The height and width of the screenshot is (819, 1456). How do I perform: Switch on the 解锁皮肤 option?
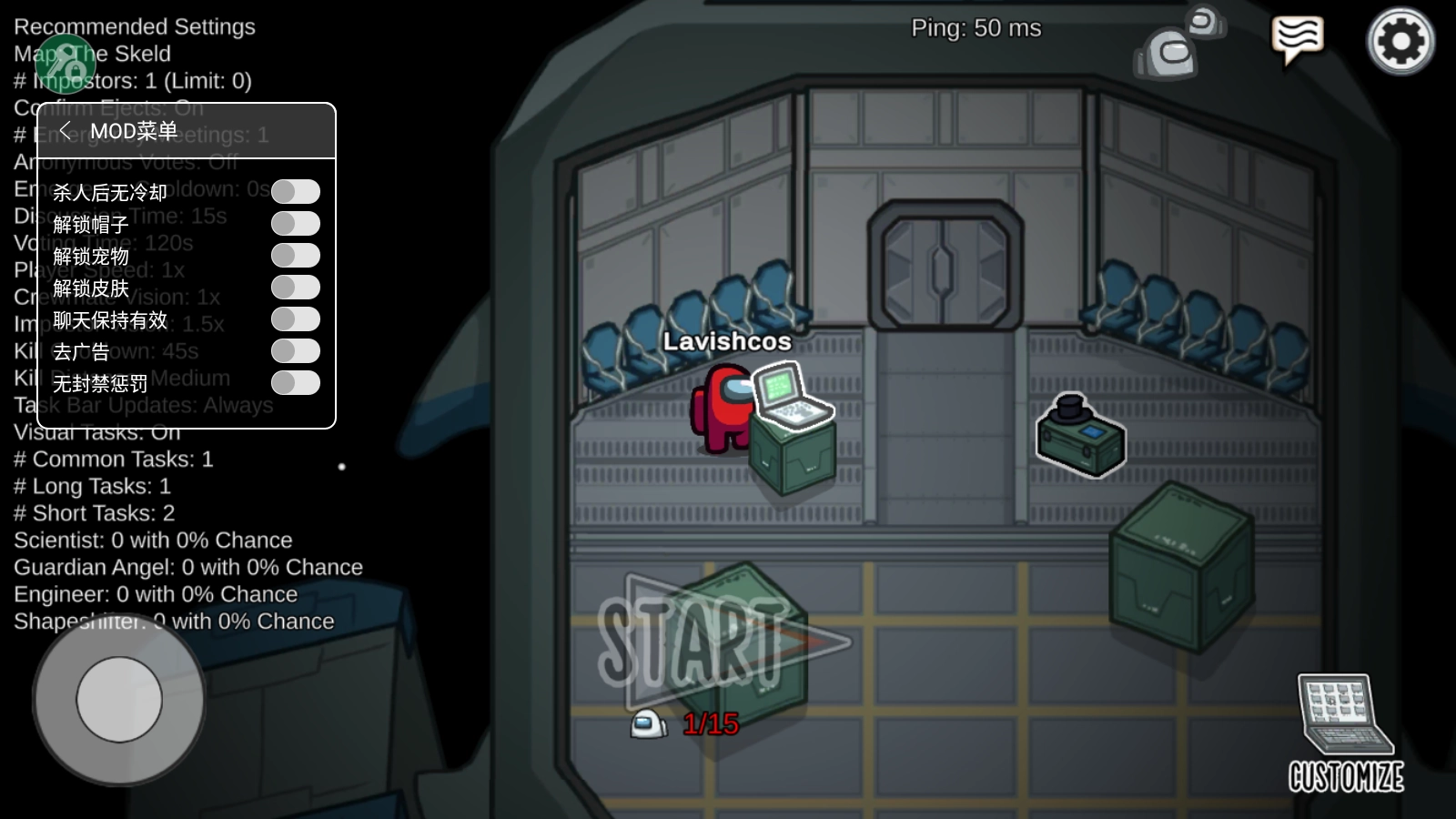tap(296, 288)
